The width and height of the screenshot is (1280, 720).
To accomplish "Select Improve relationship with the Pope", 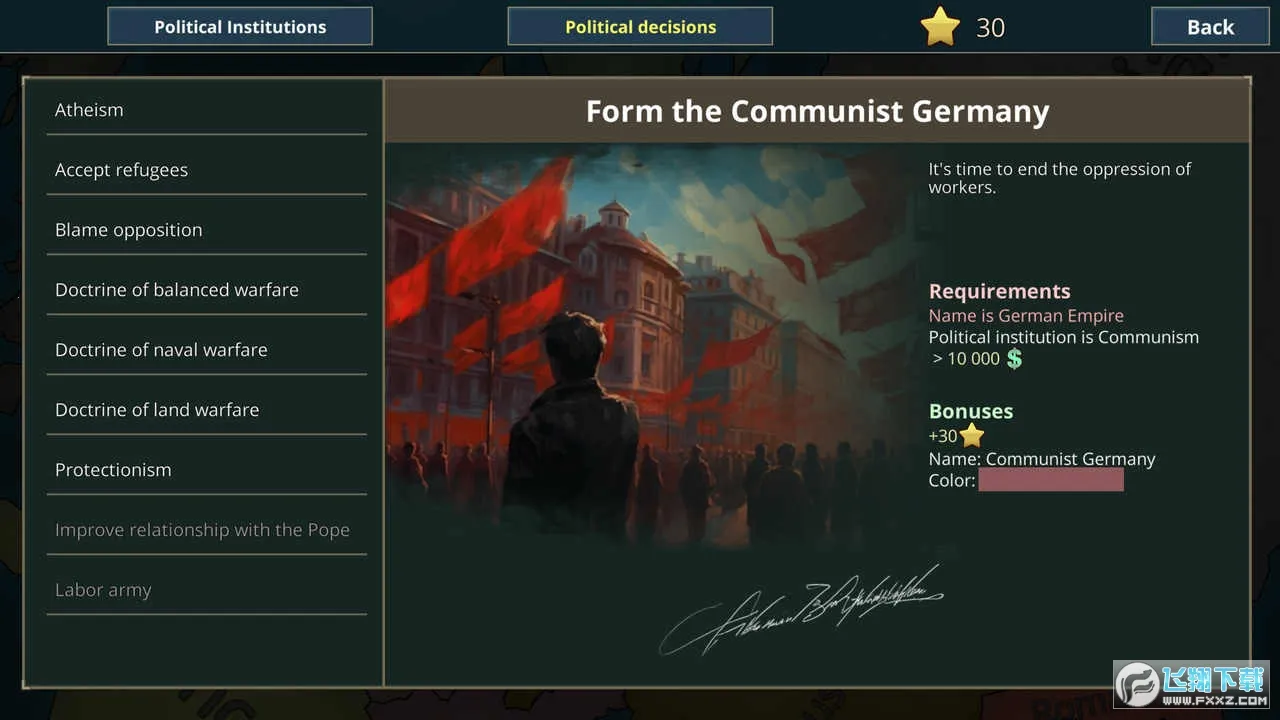I will pyautogui.click(x=206, y=530).
